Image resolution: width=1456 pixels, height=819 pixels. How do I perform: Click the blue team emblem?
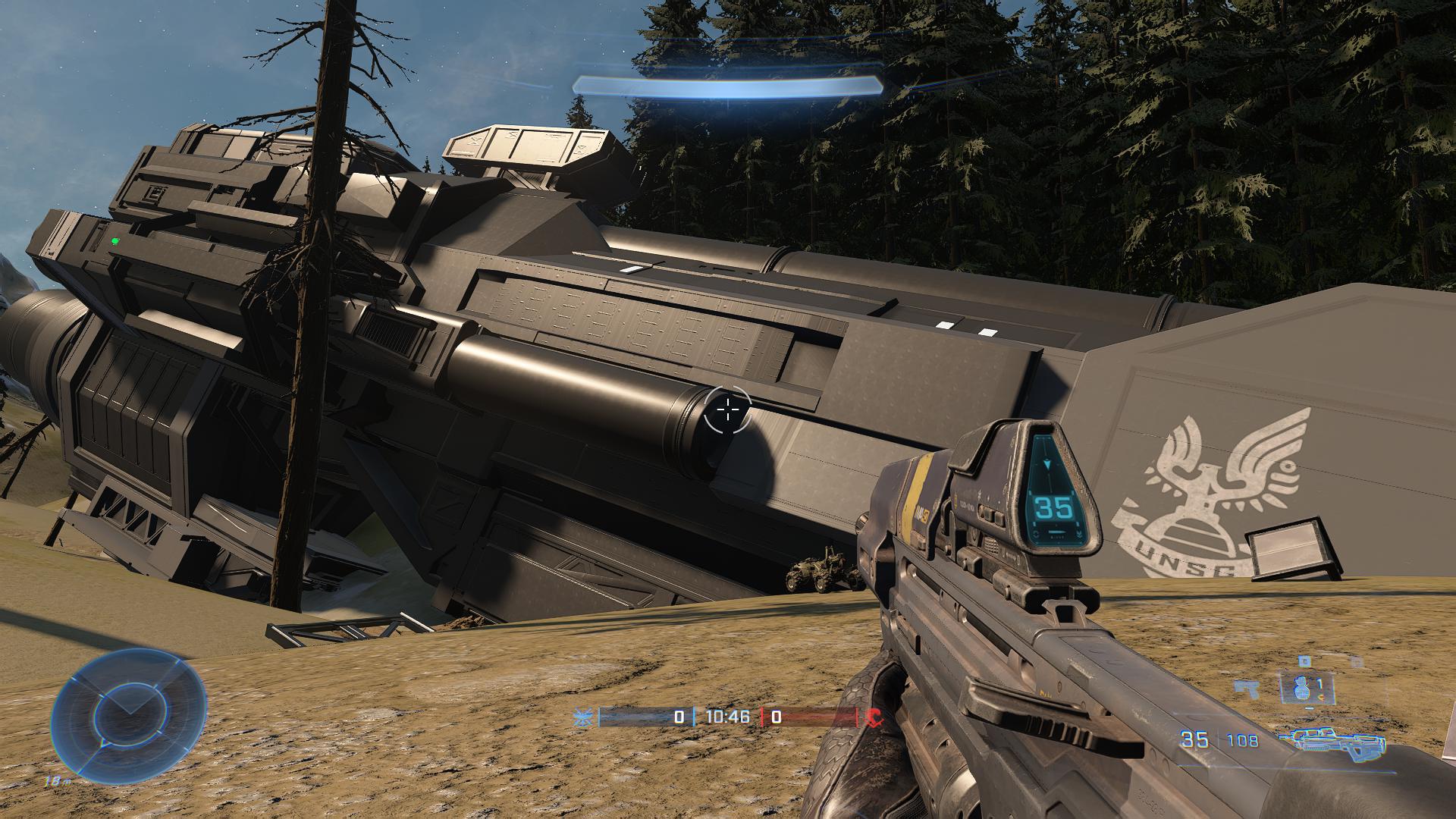click(583, 717)
